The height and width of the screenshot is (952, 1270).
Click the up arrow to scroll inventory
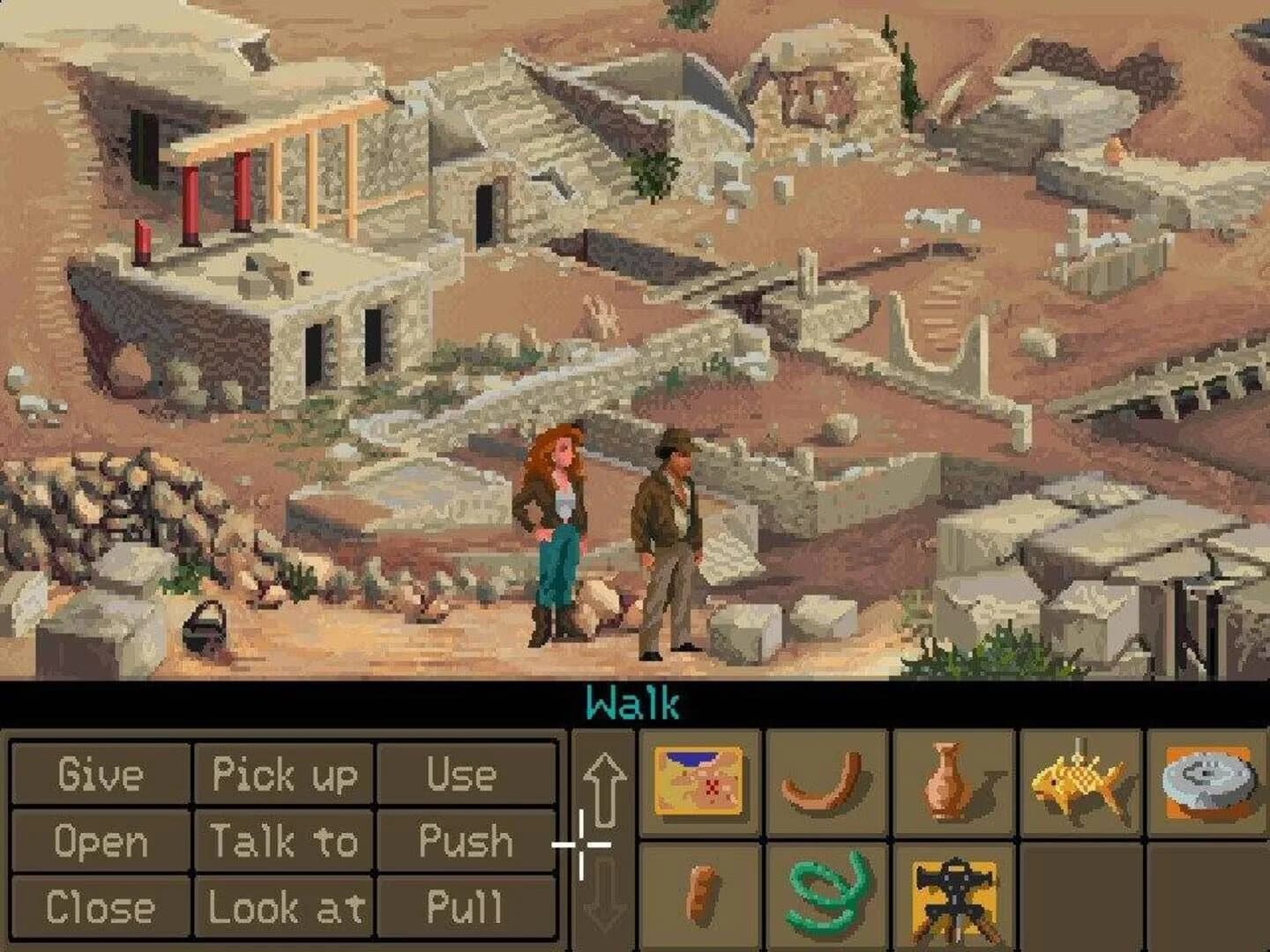coord(605,789)
